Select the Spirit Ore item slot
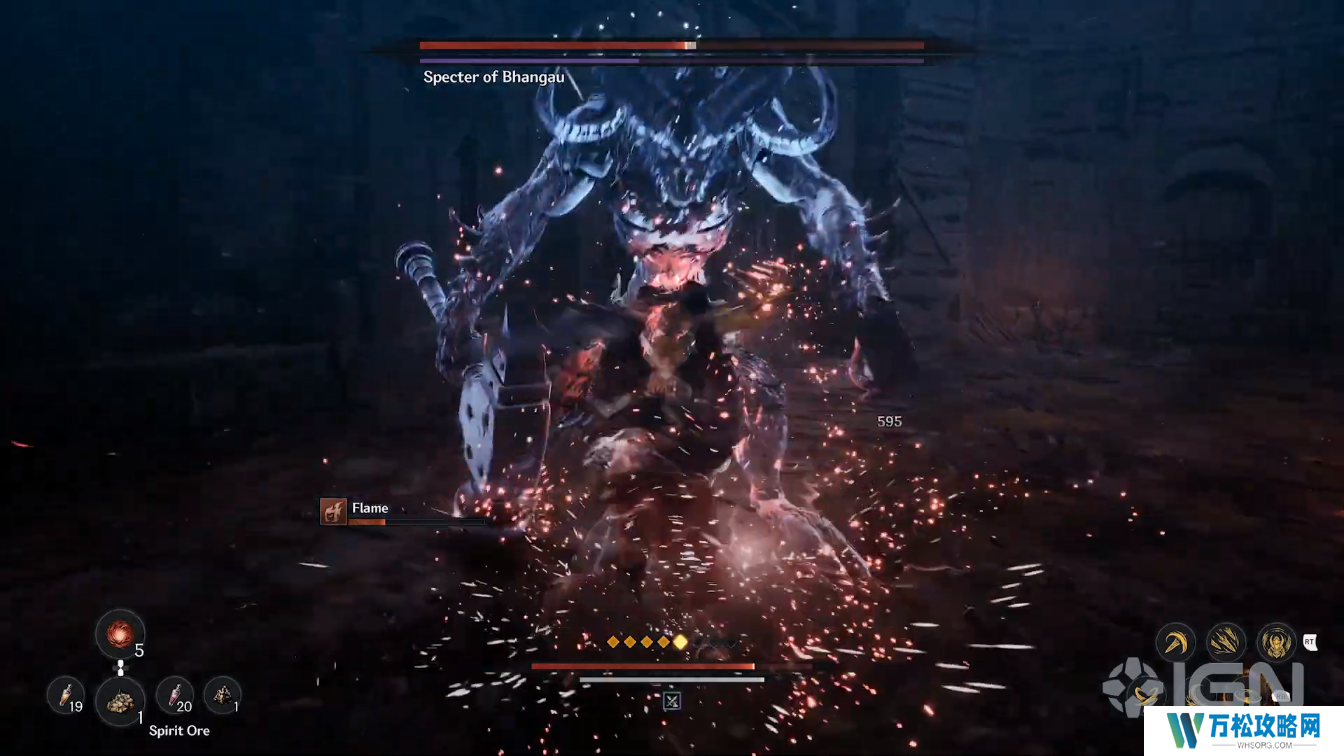Viewport: 1344px width, 756px height. [121, 700]
